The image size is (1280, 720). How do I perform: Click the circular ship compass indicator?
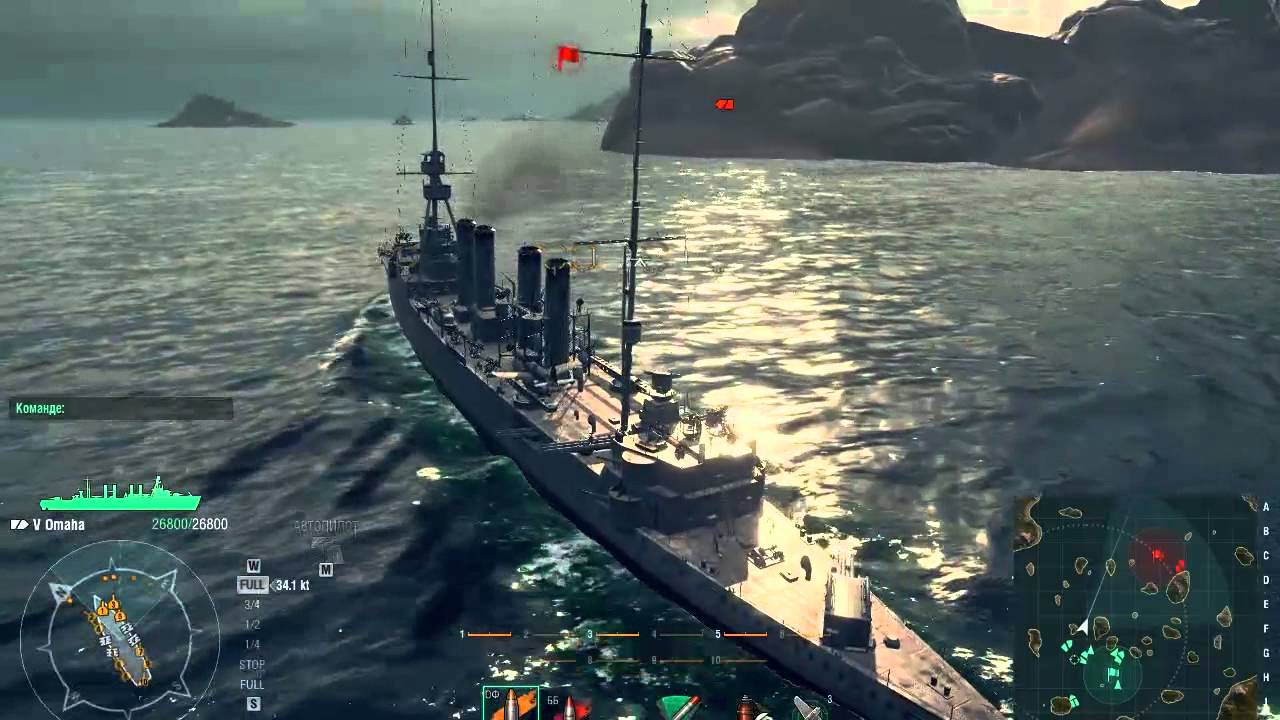[x=119, y=627]
